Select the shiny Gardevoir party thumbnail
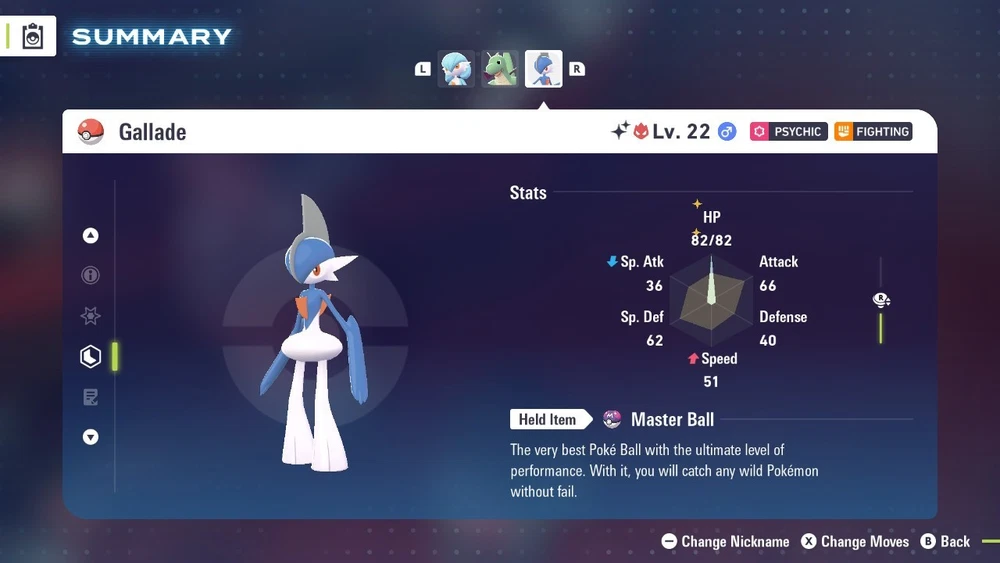The image size is (1000, 563). coord(457,69)
